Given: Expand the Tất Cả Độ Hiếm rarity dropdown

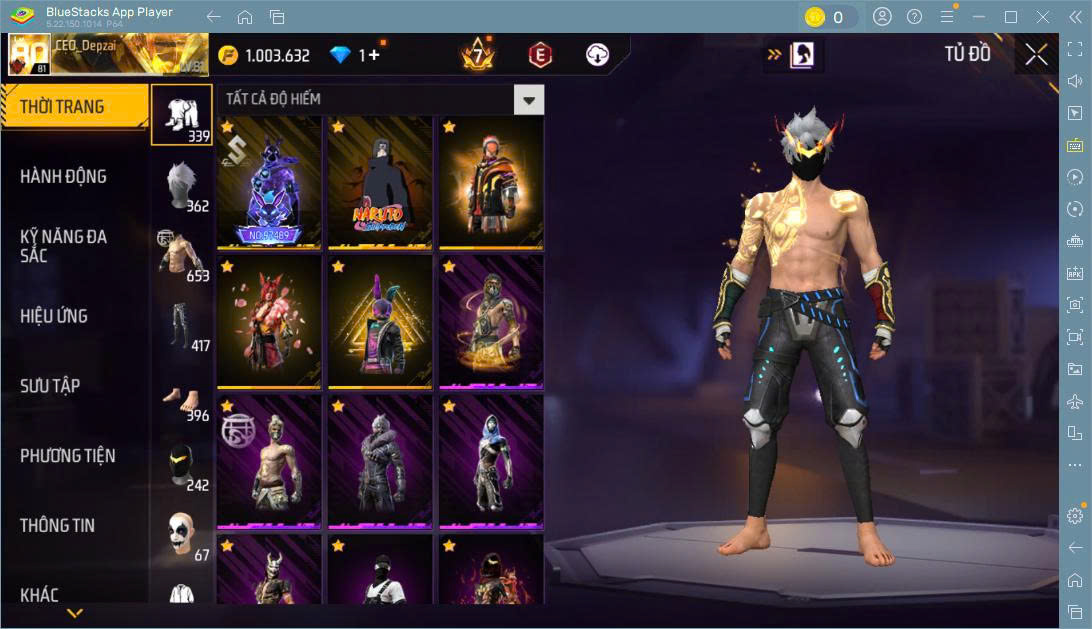Looking at the screenshot, I should 529,99.
